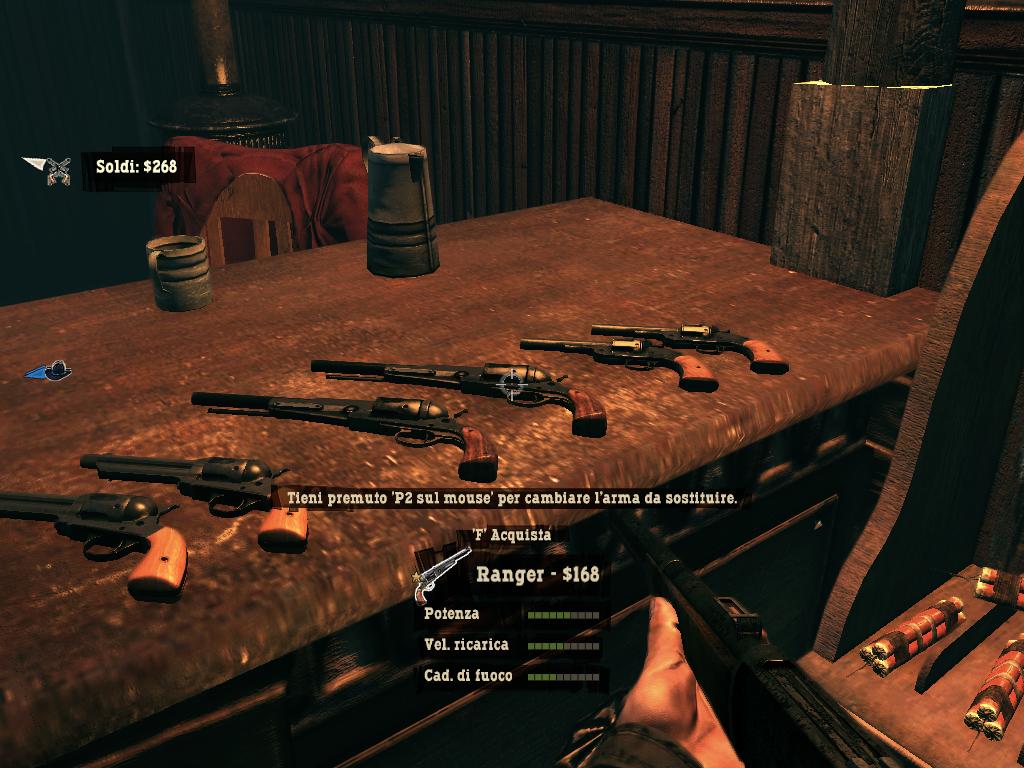1024x768 pixels.
Task: Click the blue hat marker icon
Action: 50,371
